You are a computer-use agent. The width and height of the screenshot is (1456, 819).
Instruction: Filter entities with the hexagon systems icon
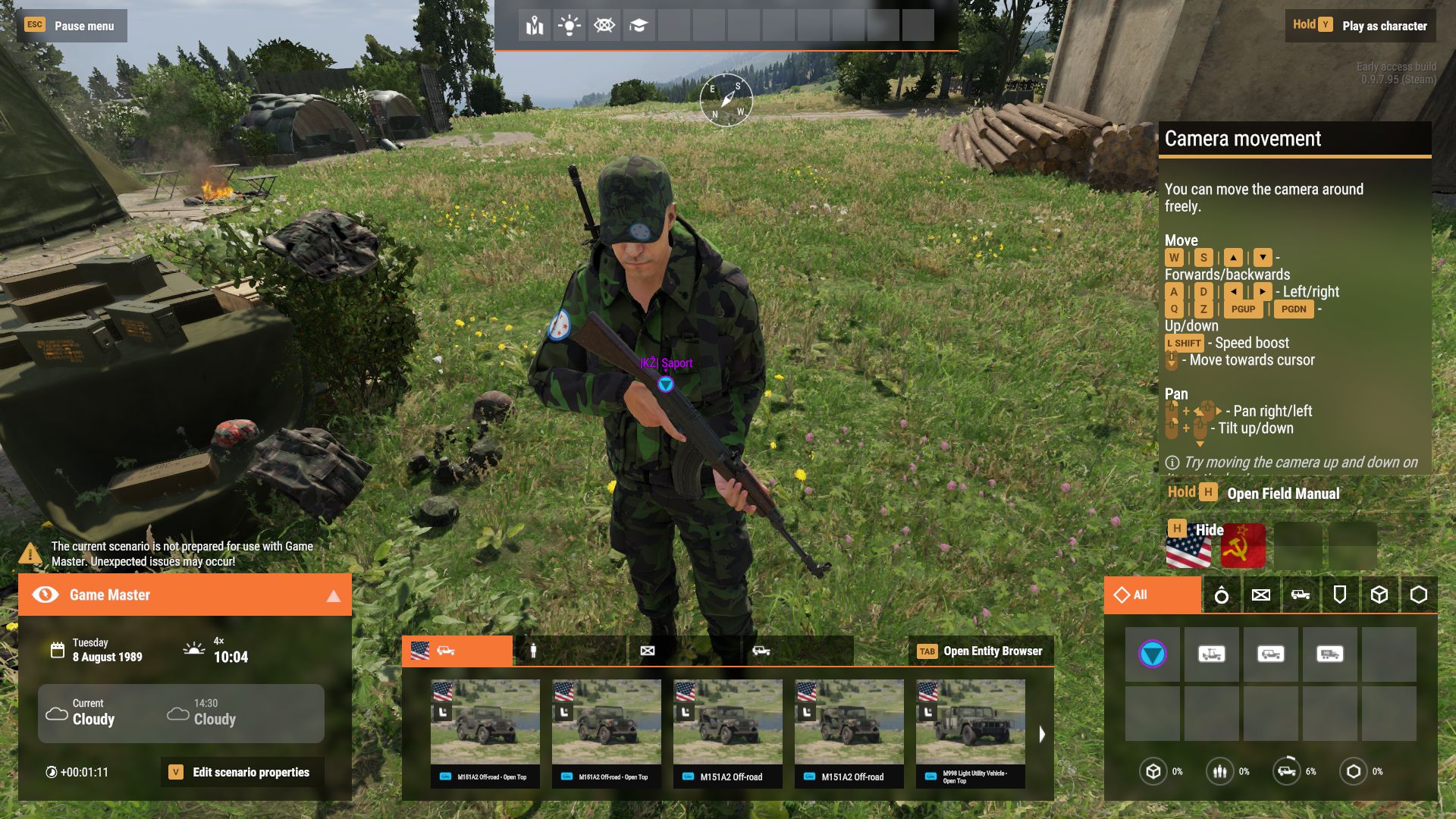pos(1418,595)
